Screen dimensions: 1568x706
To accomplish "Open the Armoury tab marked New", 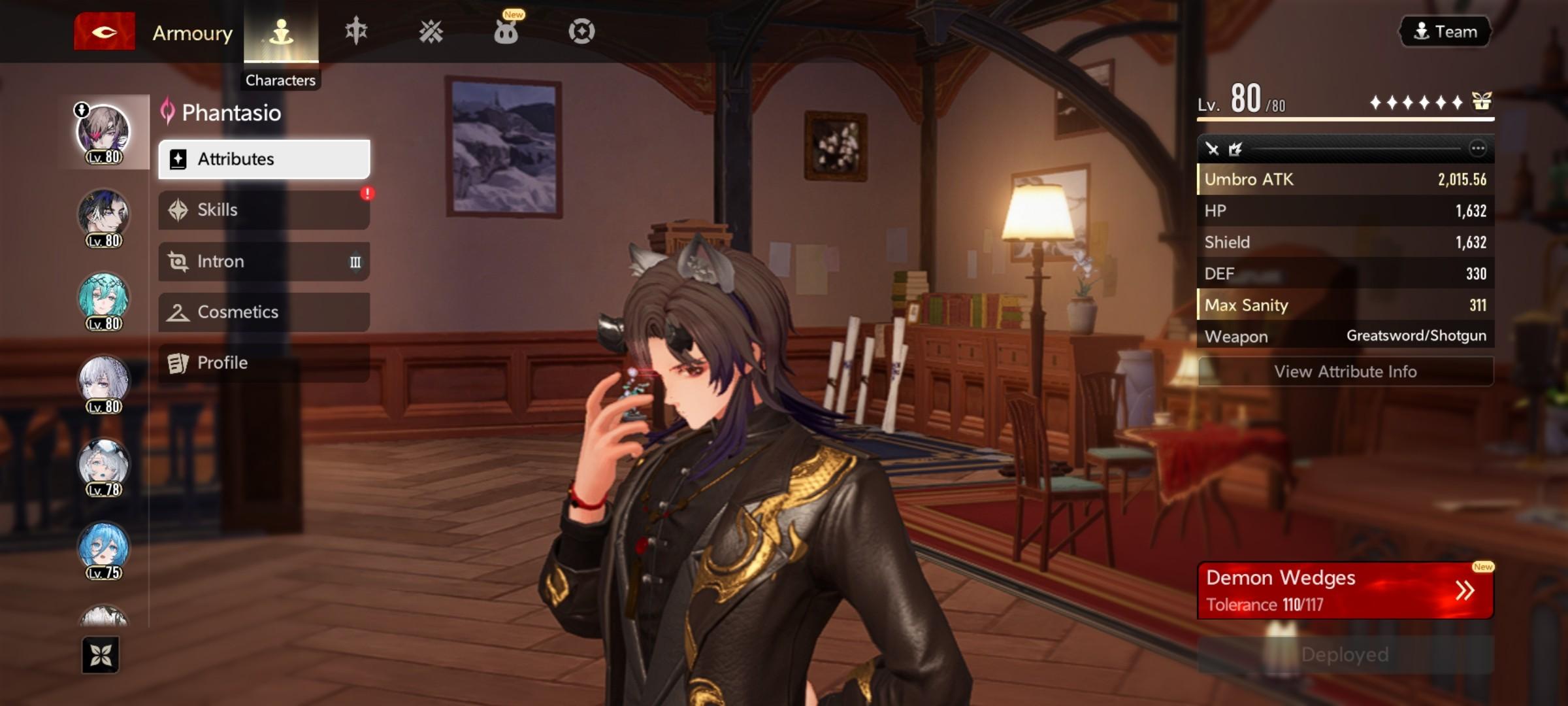I will tap(506, 31).
